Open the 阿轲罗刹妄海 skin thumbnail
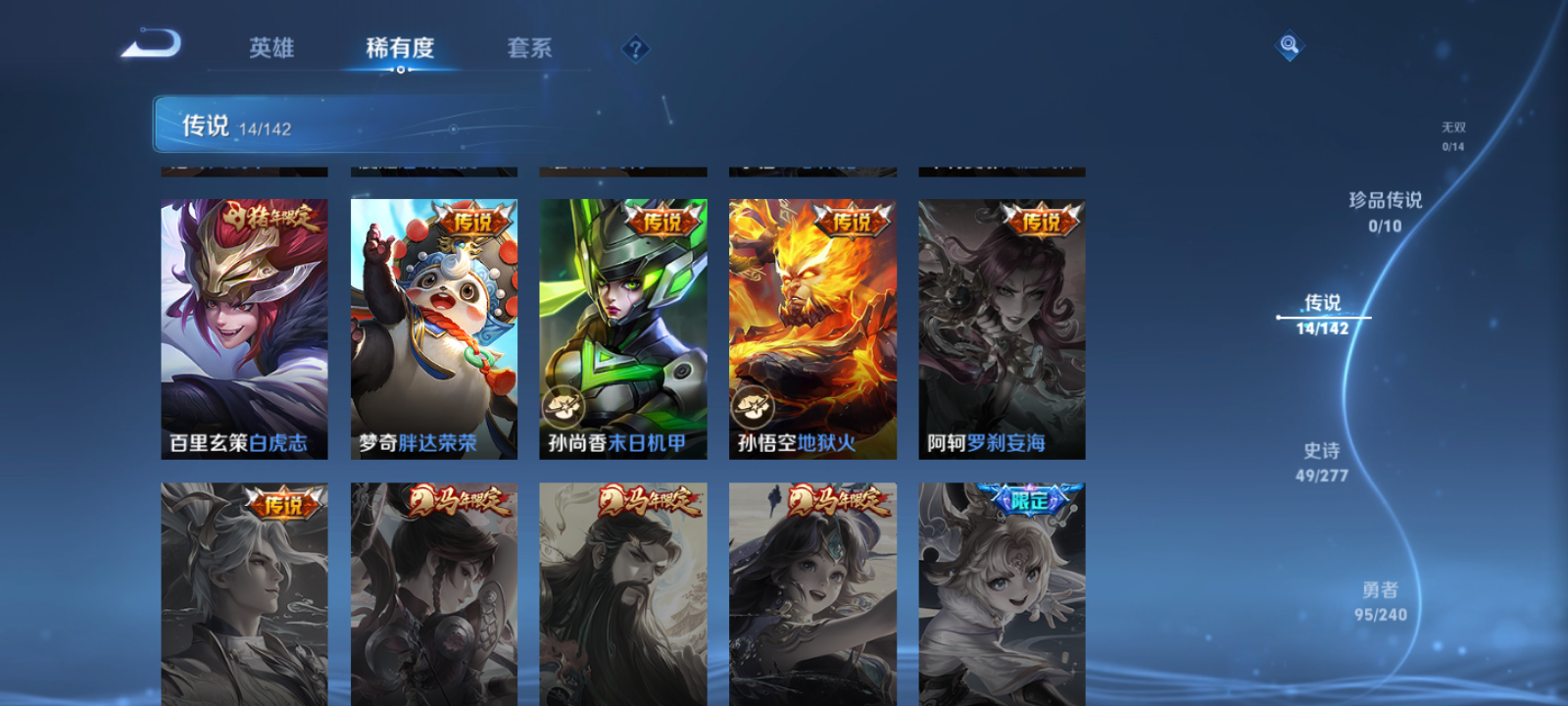The width and height of the screenshot is (1568, 706). click(x=1001, y=324)
